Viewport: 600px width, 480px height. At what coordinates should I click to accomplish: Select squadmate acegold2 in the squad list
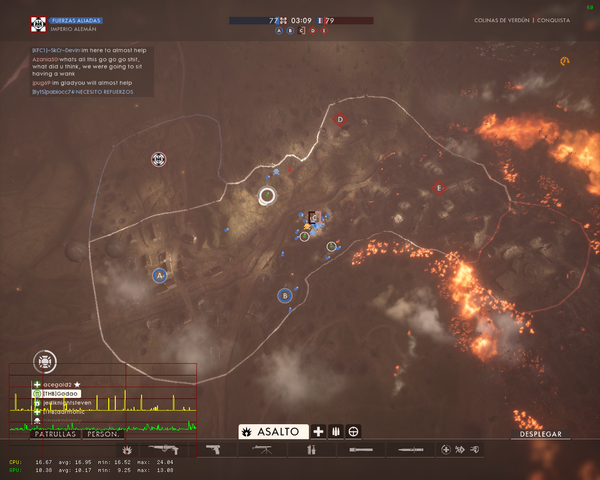click(x=60, y=384)
